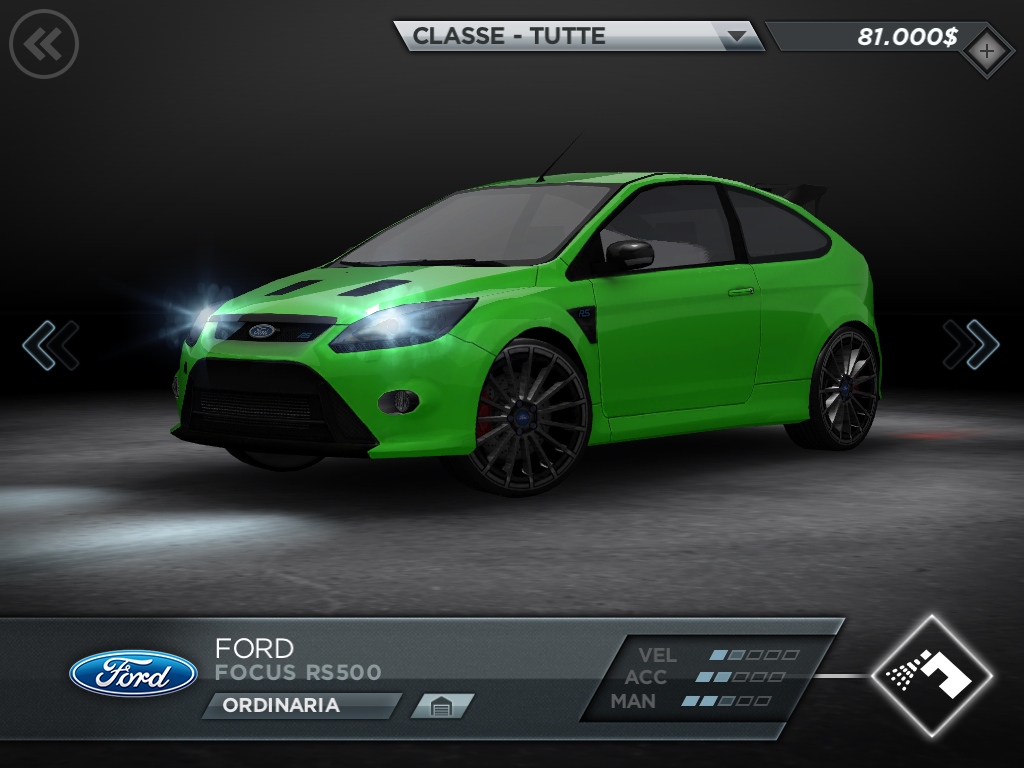Click the garage icon beside Ordinaria

point(441,706)
